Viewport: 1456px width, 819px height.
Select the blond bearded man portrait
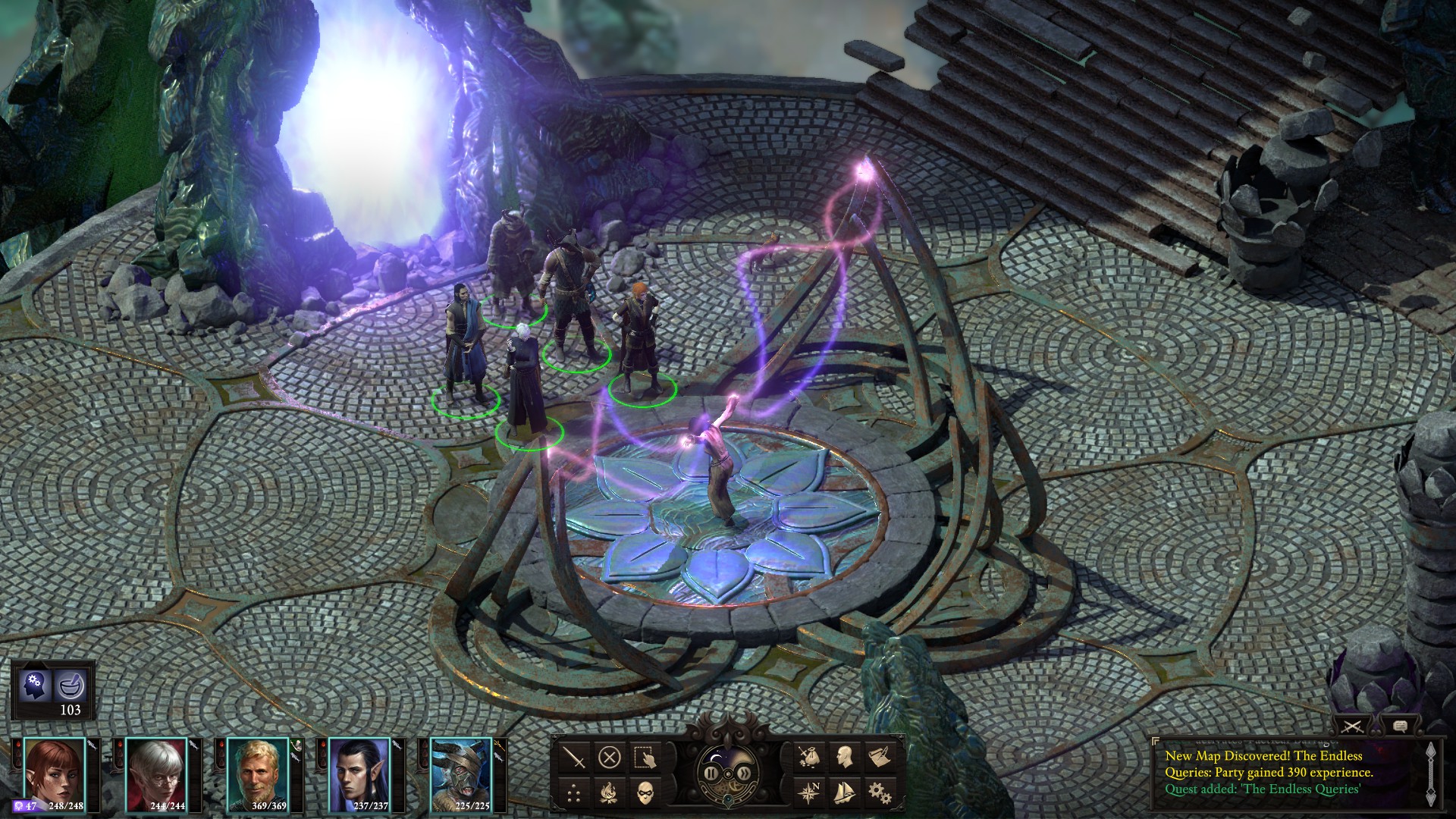click(x=258, y=772)
